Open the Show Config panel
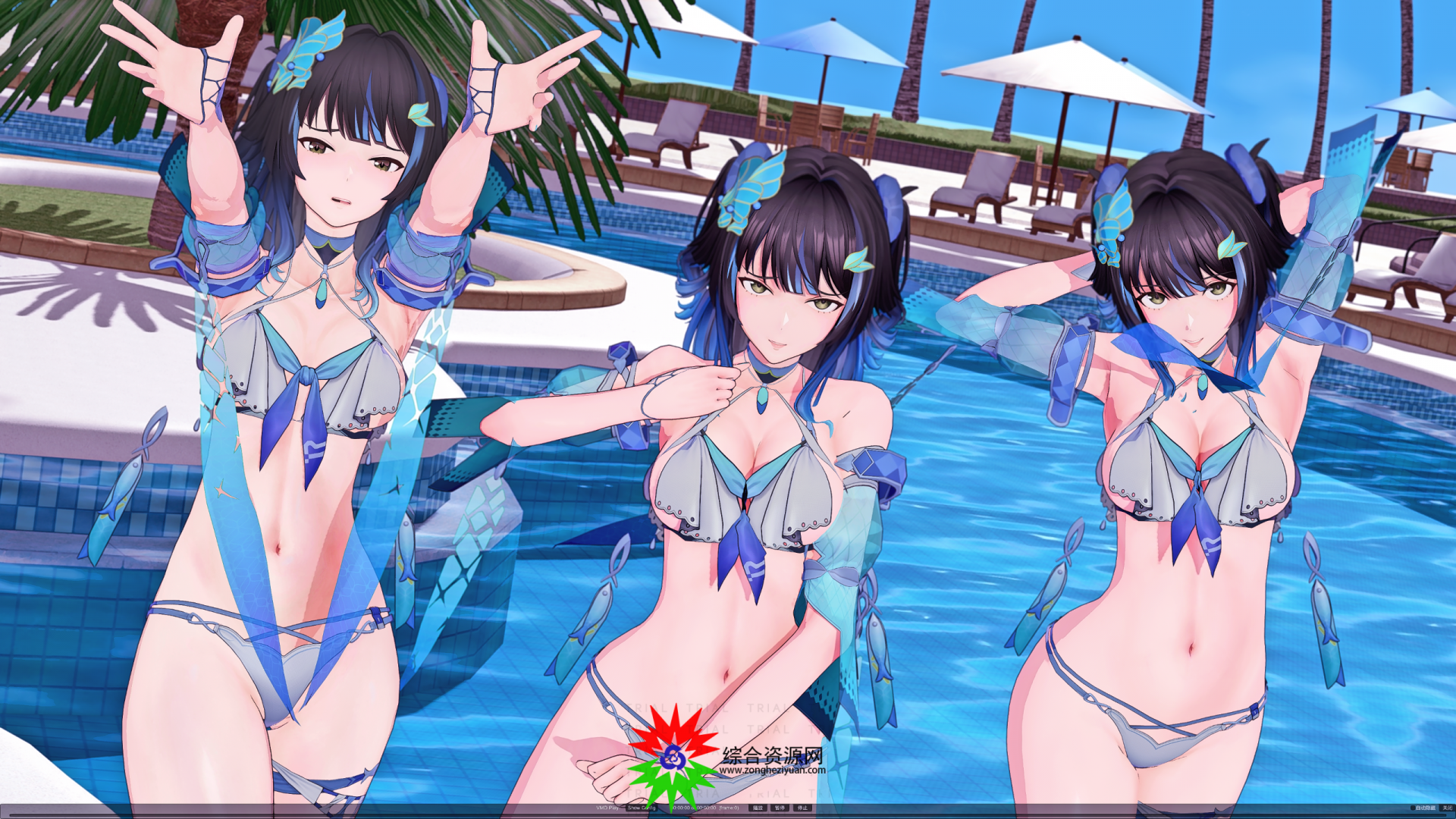This screenshot has width=1456, height=819. [x=642, y=808]
